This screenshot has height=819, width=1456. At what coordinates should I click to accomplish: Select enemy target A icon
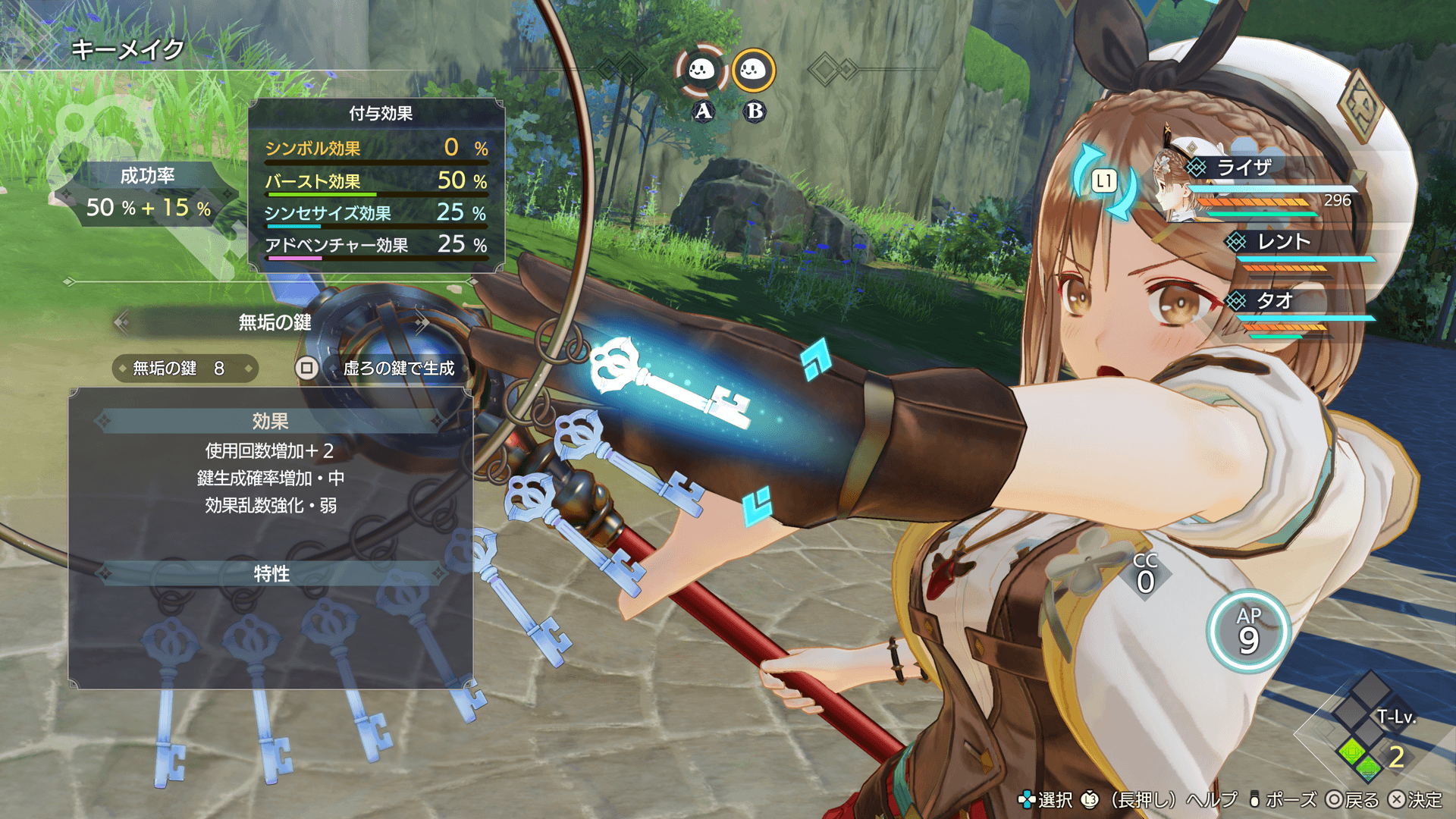[x=701, y=71]
